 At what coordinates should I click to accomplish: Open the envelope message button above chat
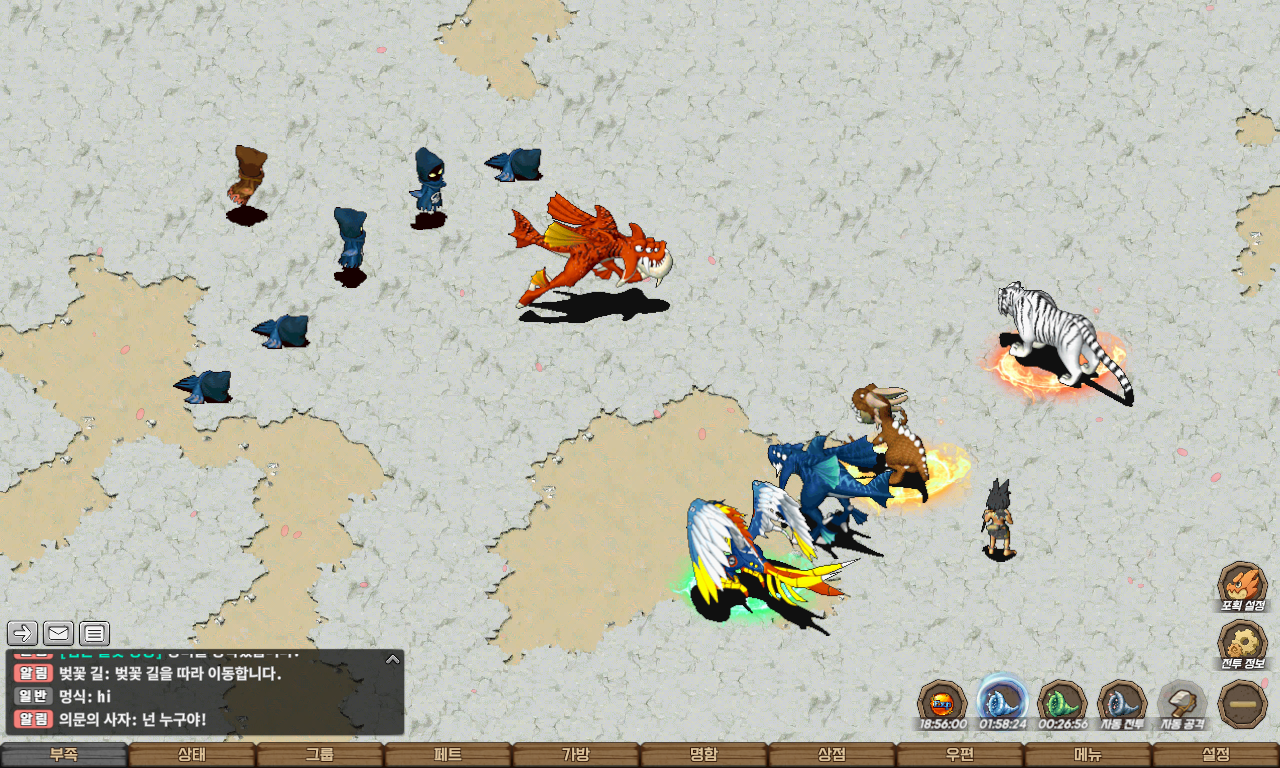click(58, 633)
